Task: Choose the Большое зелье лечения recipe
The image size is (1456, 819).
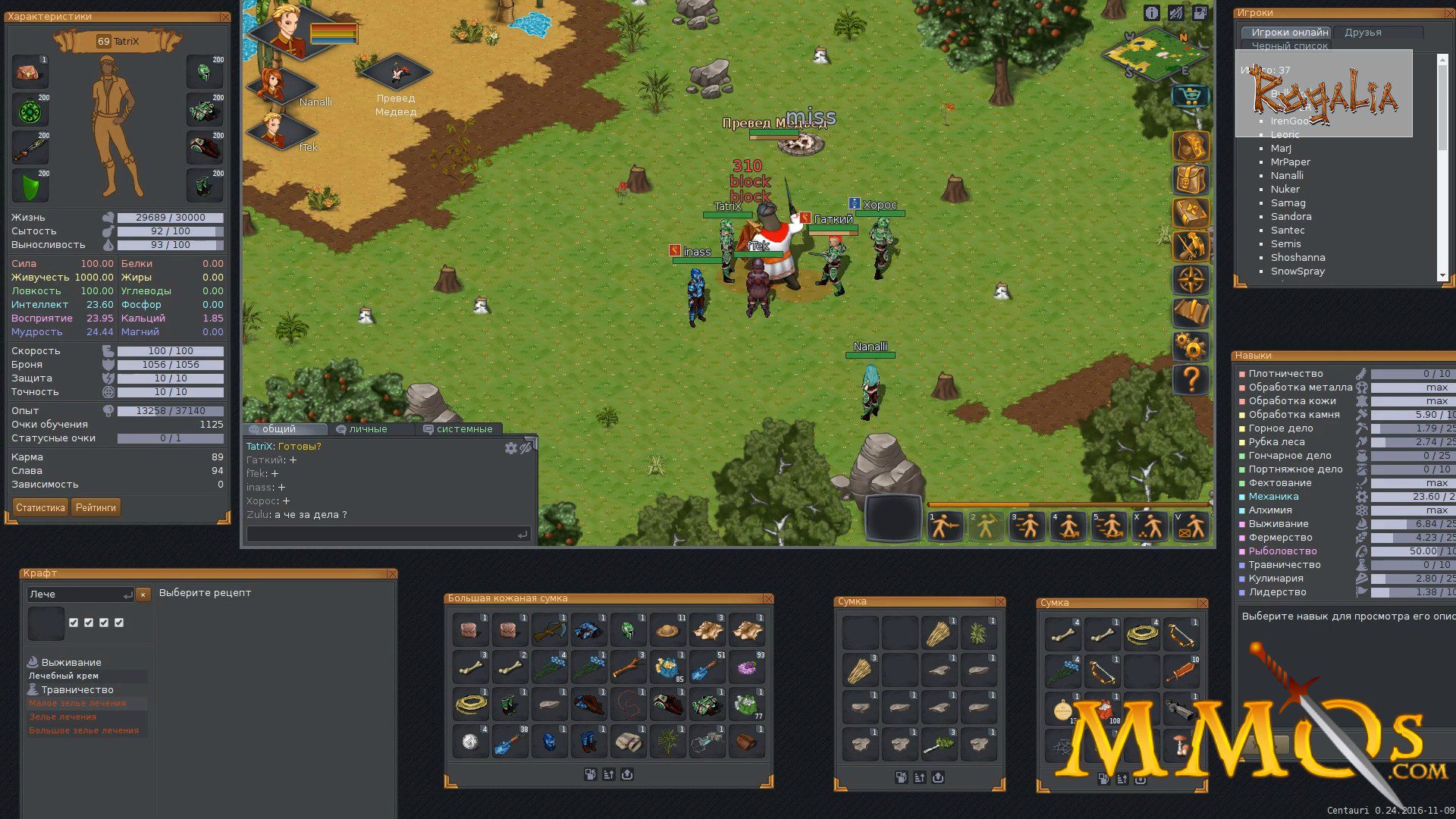Action: coord(84,730)
